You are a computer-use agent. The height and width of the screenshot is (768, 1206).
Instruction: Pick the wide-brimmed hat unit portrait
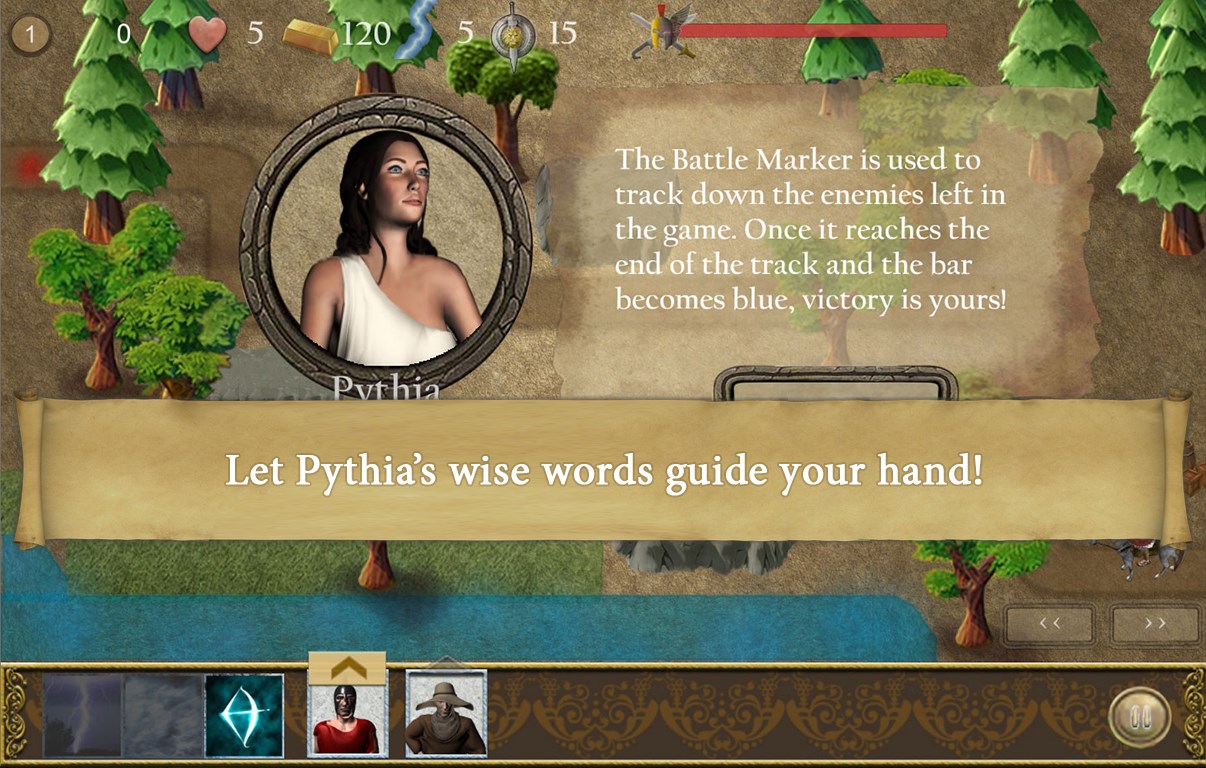[x=446, y=713]
